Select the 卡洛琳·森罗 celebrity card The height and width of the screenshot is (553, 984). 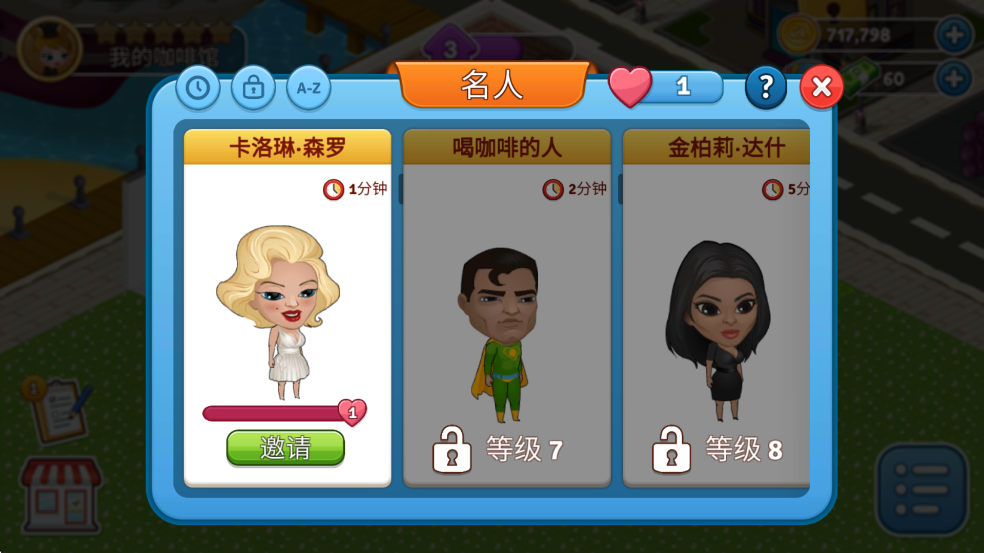click(287, 300)
